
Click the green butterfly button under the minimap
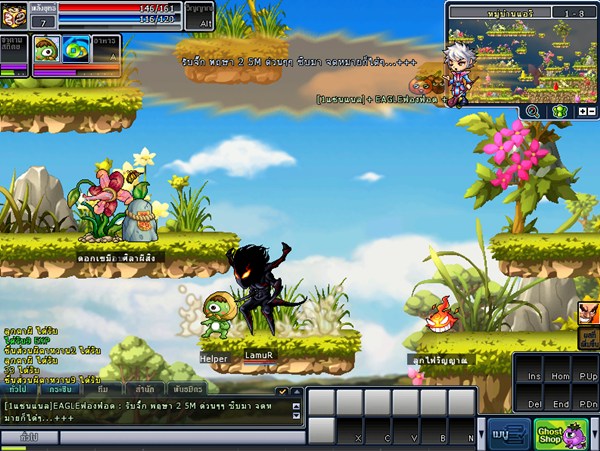pos(560,112)
